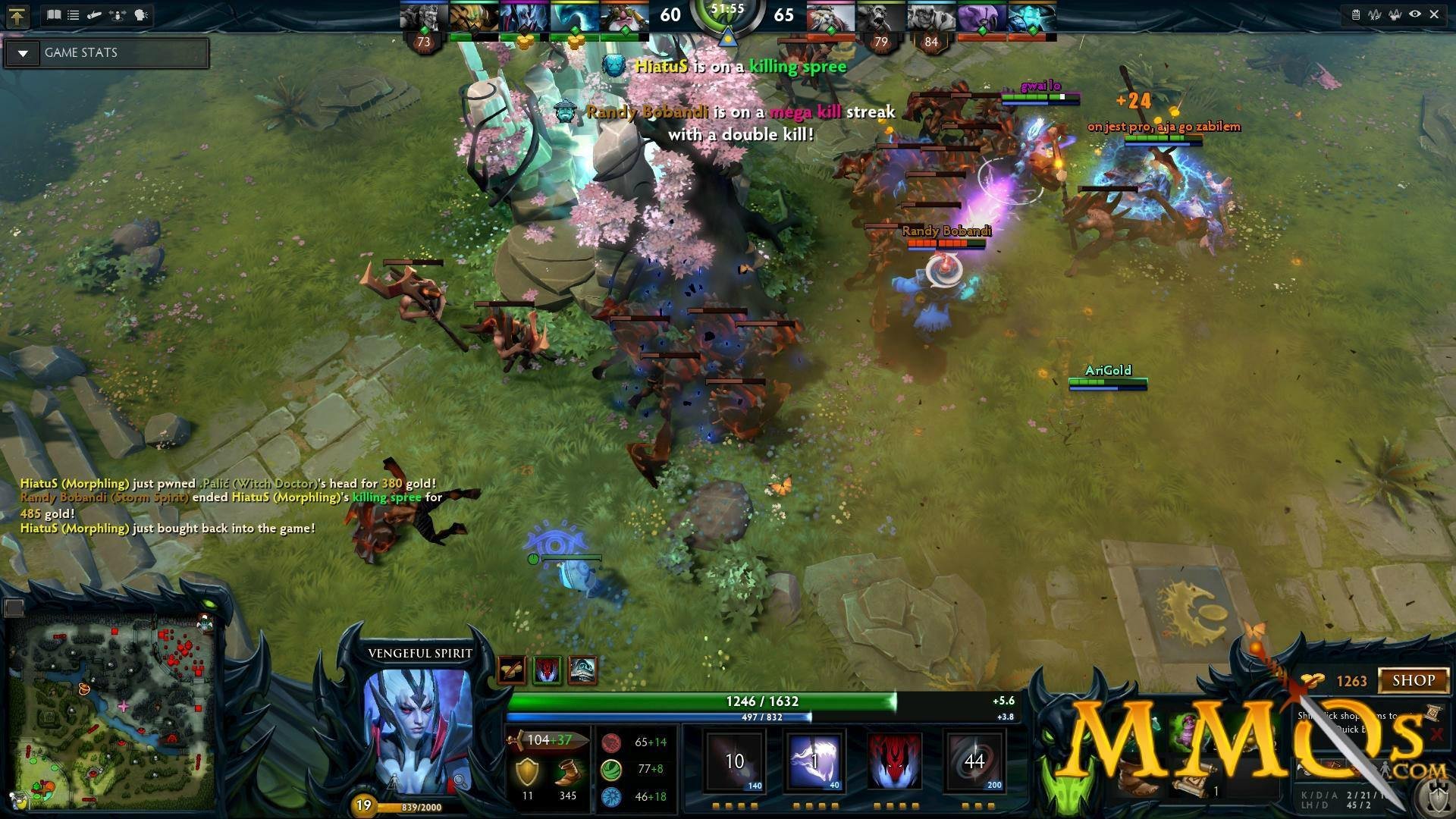Toggle the XP graph overlay

point(1376,14)
